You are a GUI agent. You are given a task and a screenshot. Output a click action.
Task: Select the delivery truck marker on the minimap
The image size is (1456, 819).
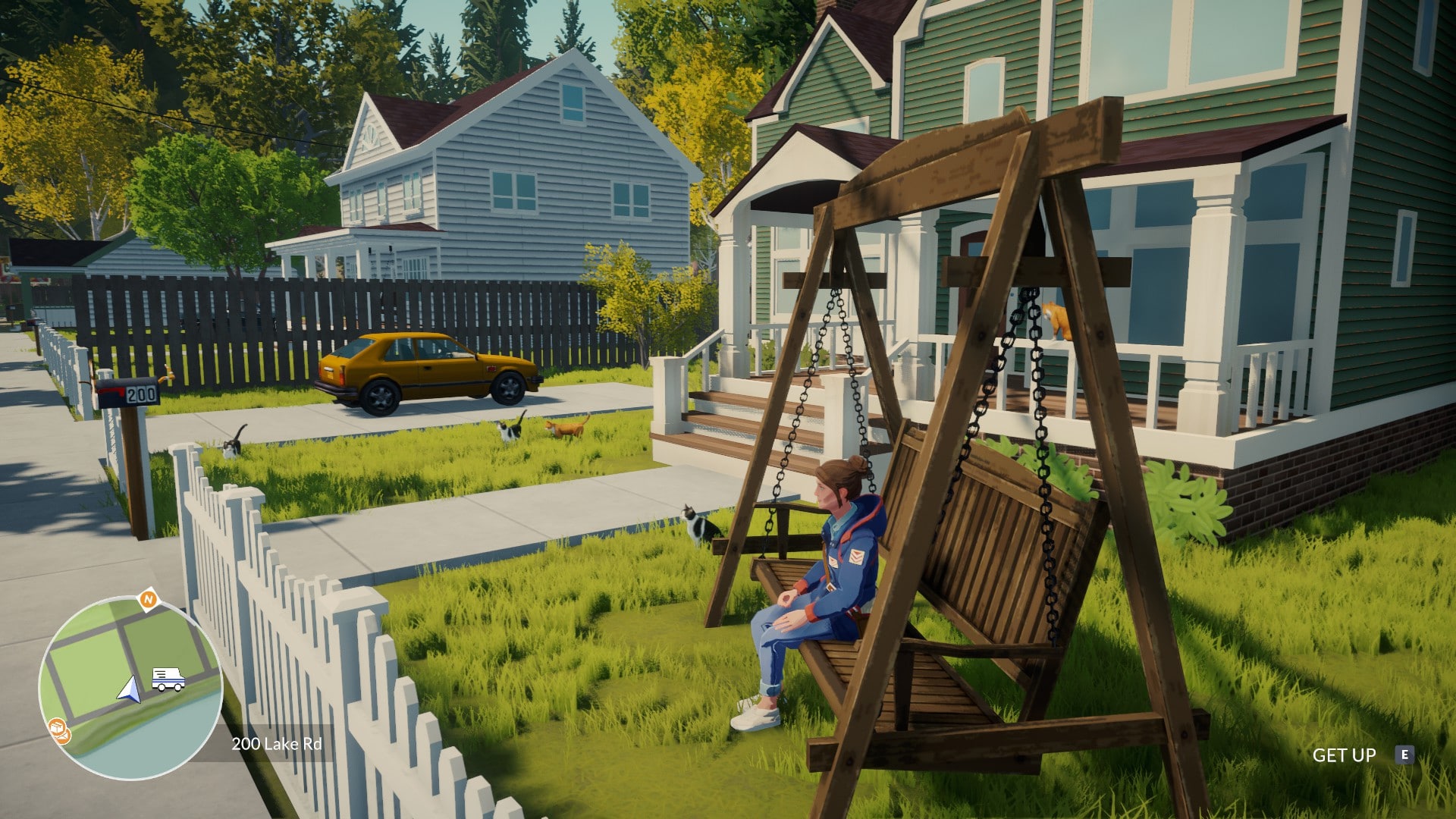(x=168, y=679)
